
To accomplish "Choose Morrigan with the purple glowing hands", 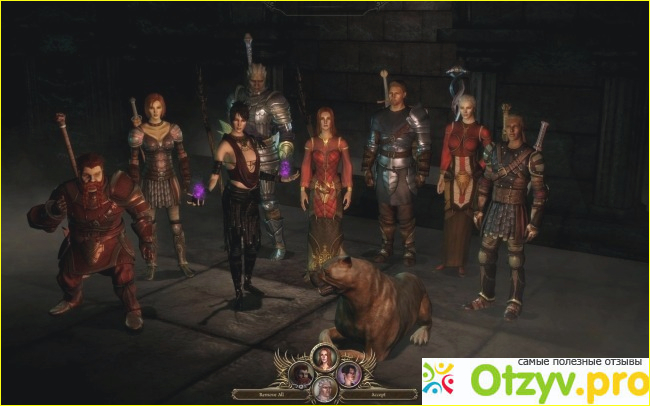I will (240, 190).
